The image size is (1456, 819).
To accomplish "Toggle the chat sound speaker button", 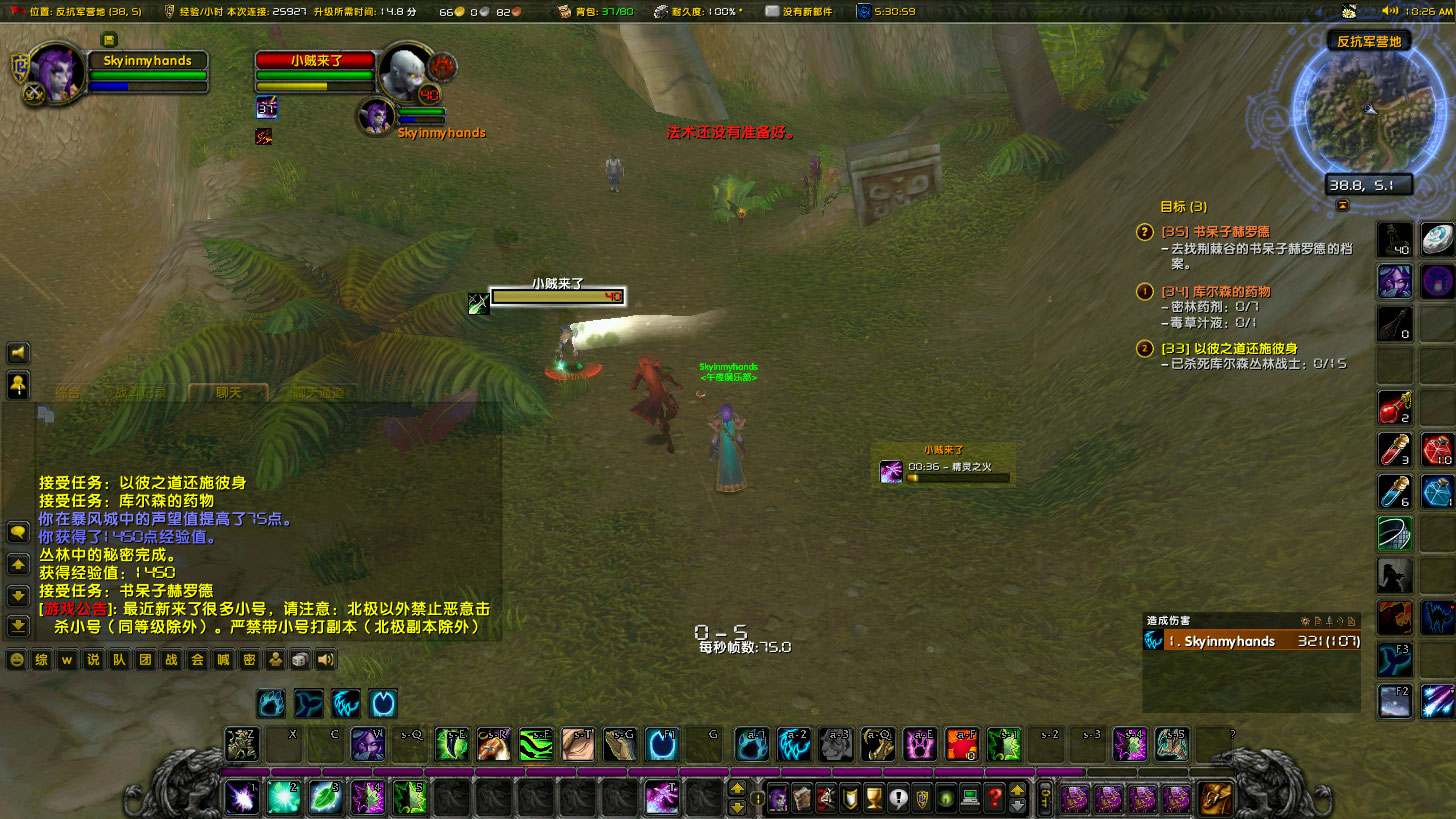I will [x=325, y=660].
